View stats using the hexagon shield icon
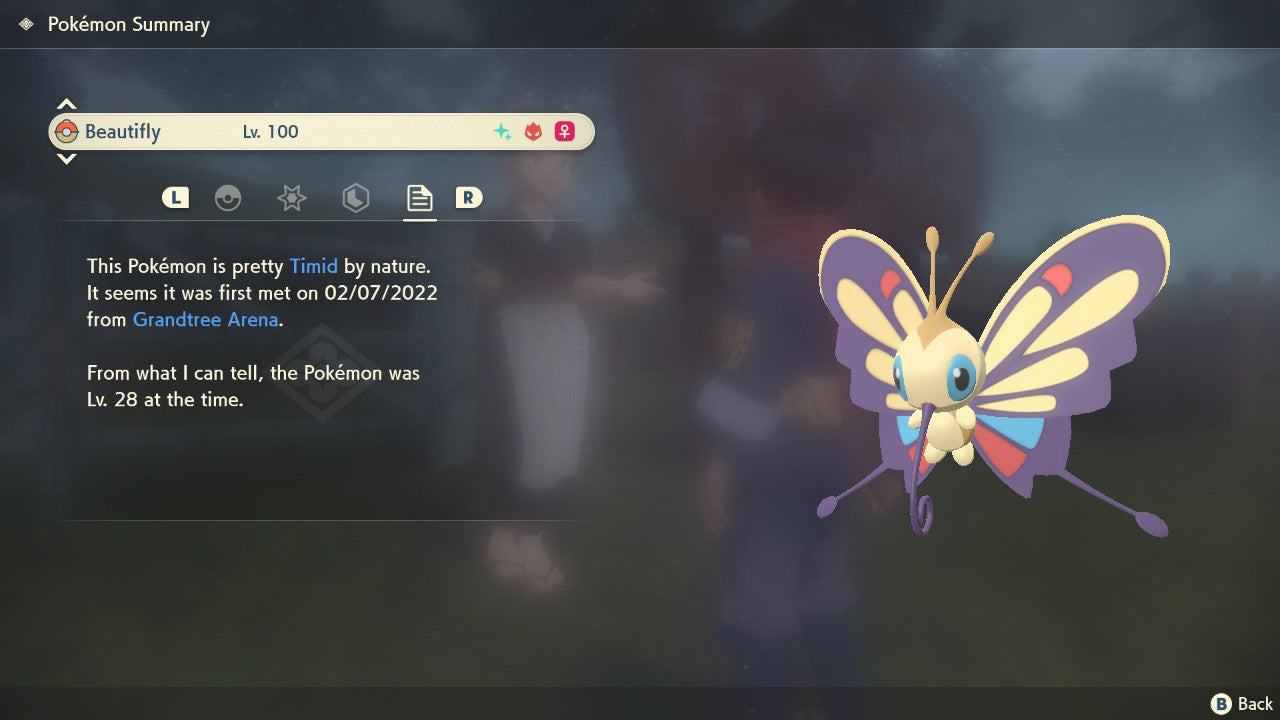Image resolution: width=1280 pixels, height=720 pixels. point(355,198)
